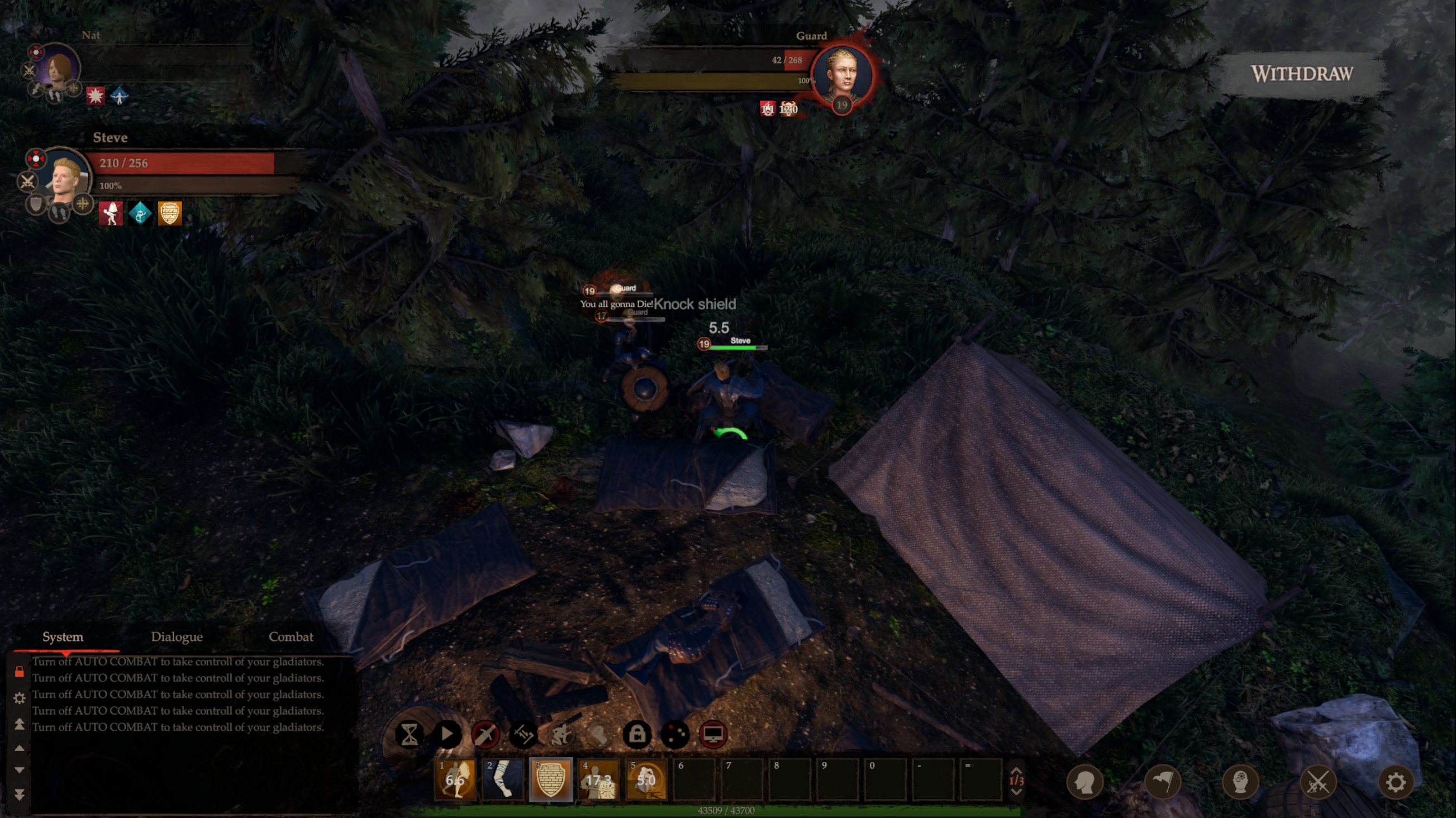This screenshot has width=1456, height=818.
Task: Activate the brick shield ability in slot 3
Action: tap(550, 780)
